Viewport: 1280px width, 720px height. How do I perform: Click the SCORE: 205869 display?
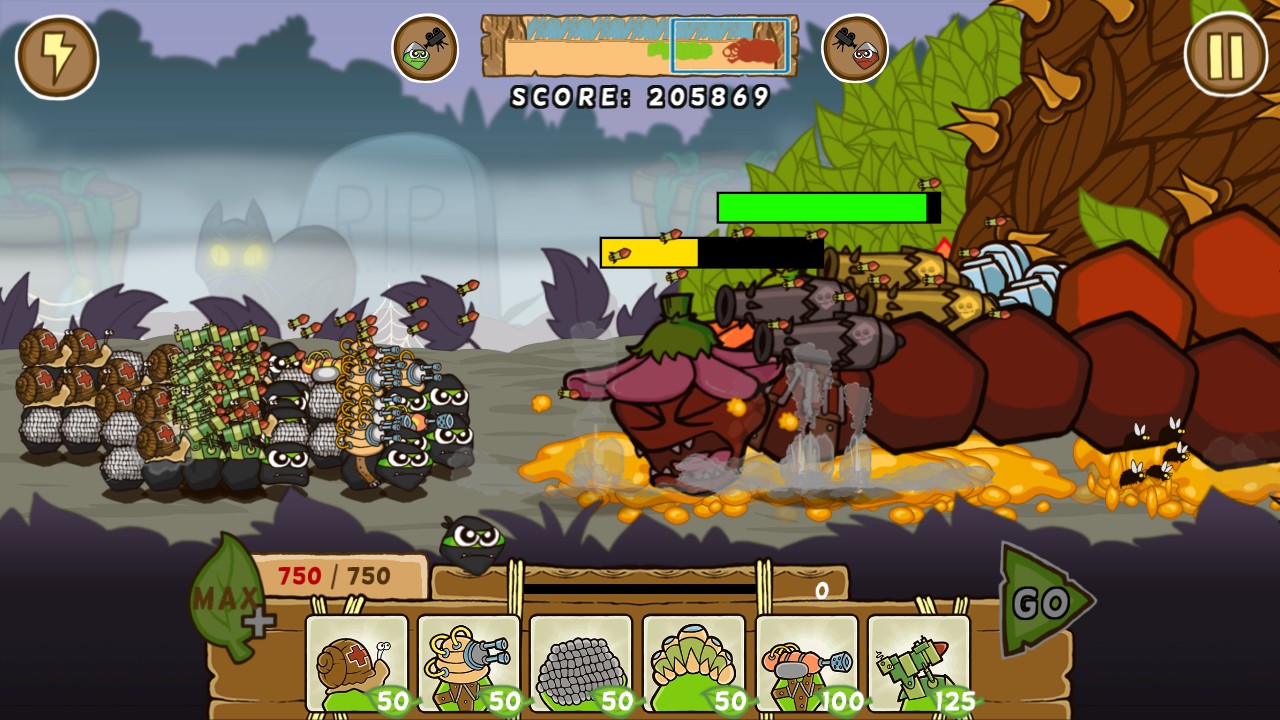[x=640, y=93]
